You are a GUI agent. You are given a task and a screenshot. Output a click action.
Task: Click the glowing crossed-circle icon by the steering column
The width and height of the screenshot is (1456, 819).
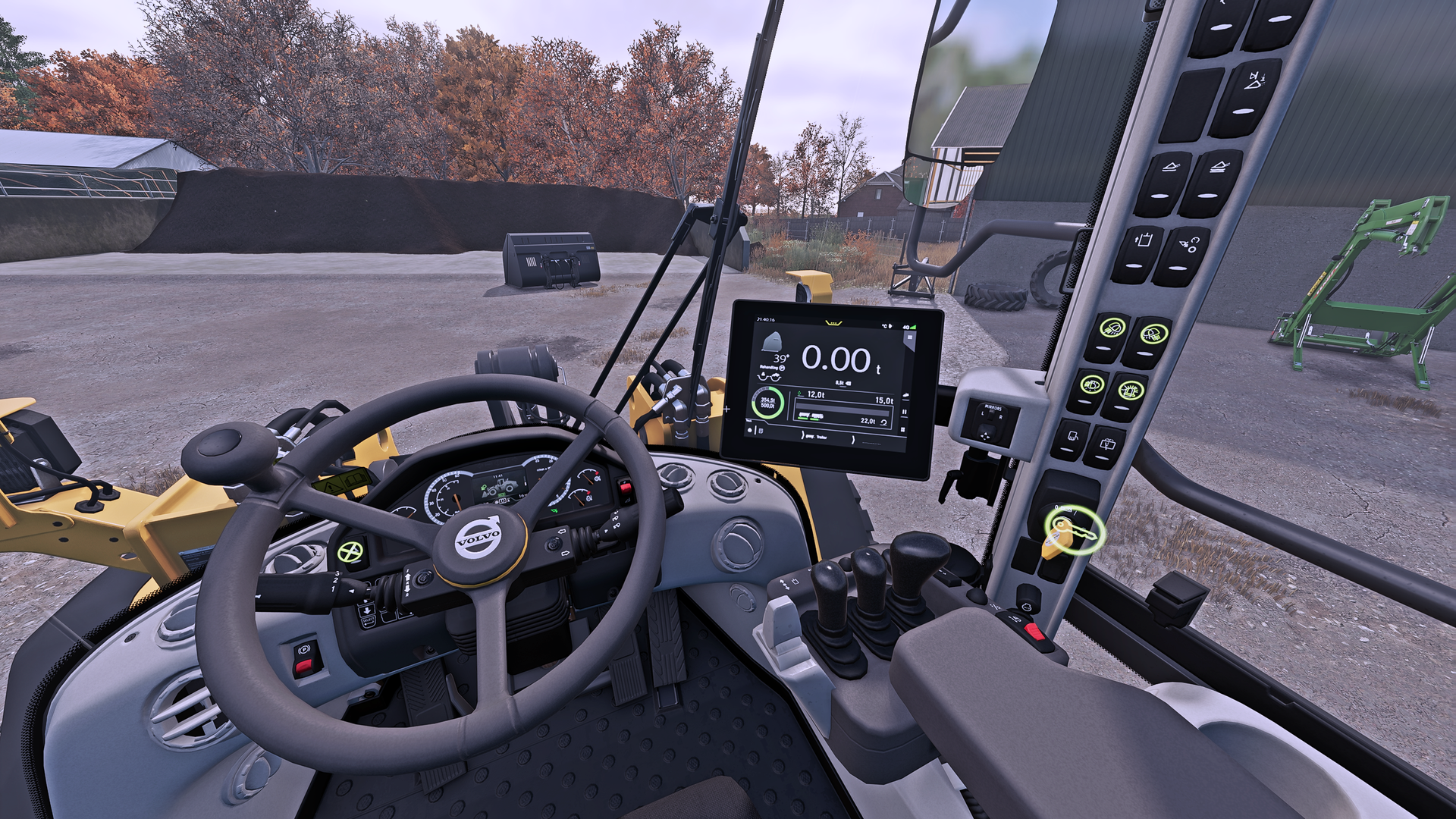pyautogui.click(x=350, y=551)
